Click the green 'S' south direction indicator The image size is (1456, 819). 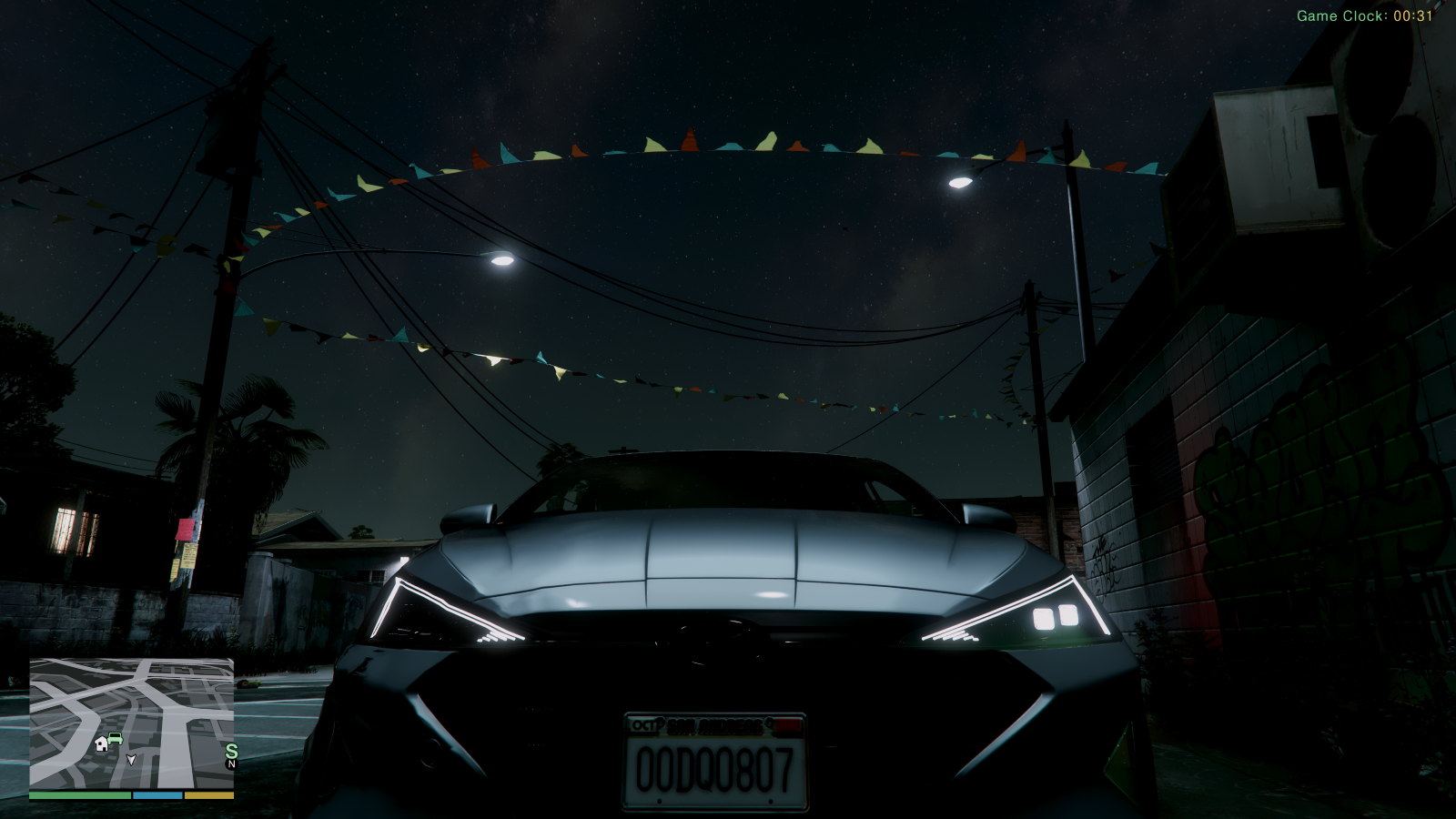click(232, 751)
